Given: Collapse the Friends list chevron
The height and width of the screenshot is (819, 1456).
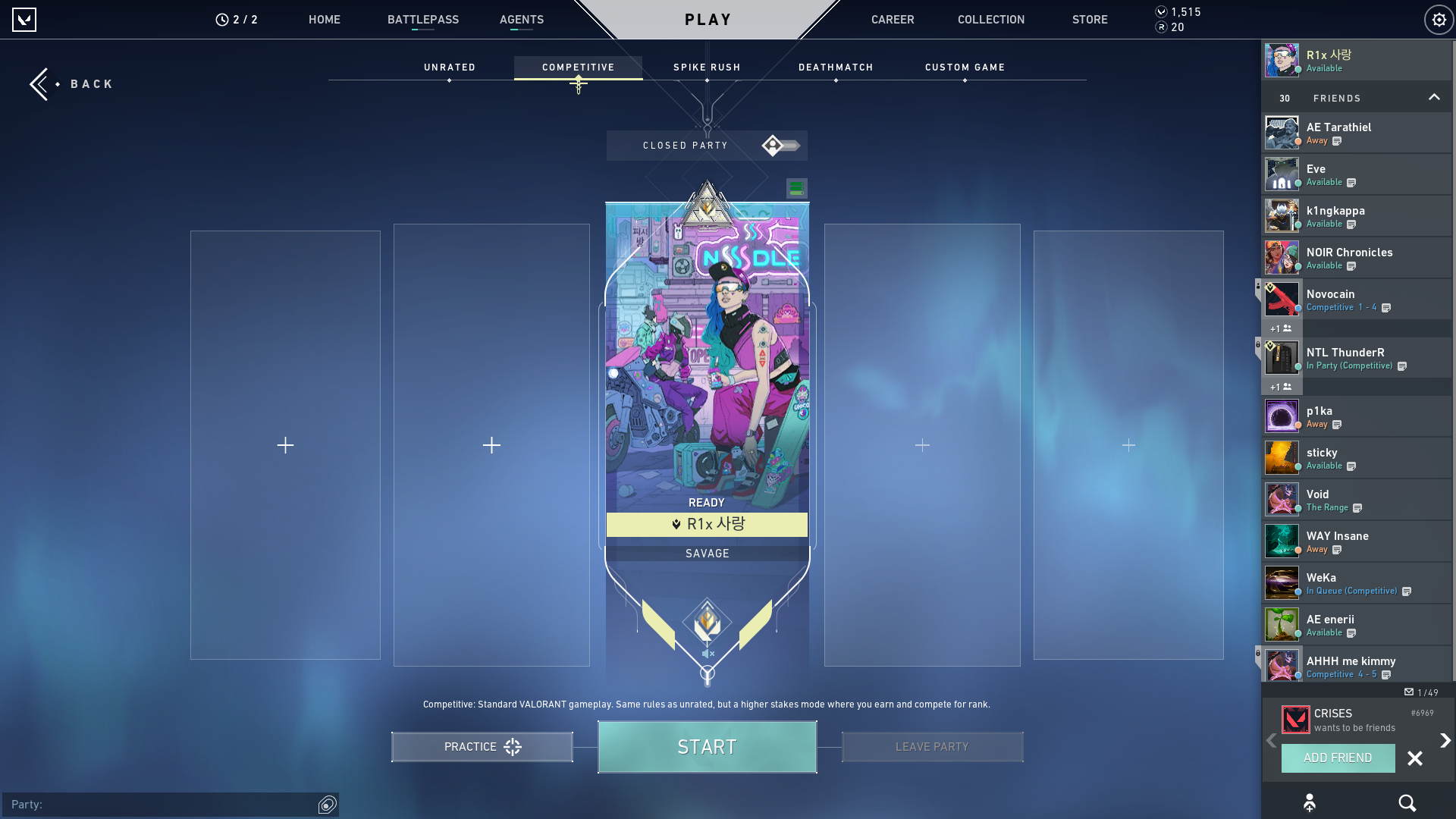Looking at the screenshot, I should (1434, 97).
